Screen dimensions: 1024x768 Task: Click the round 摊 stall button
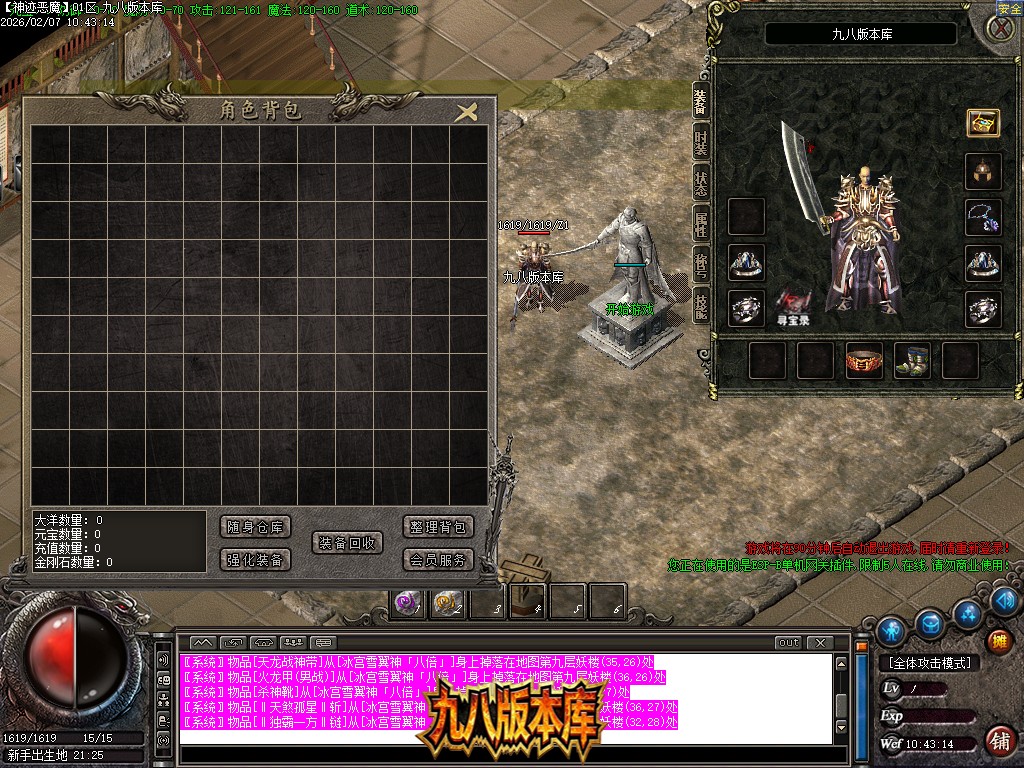coord(999,640)
